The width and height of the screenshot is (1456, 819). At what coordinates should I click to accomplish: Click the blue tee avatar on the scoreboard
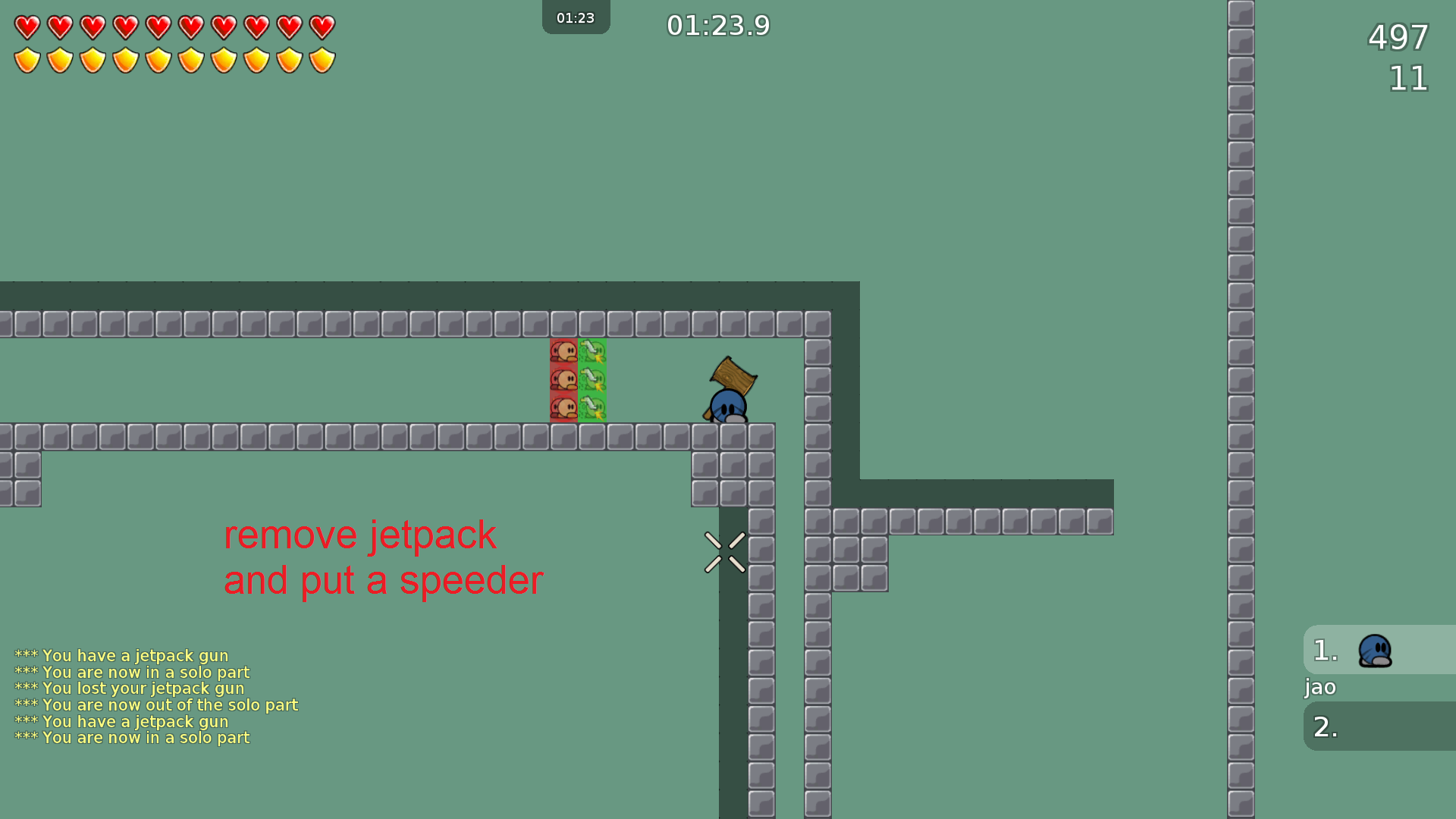point(1374,650)
